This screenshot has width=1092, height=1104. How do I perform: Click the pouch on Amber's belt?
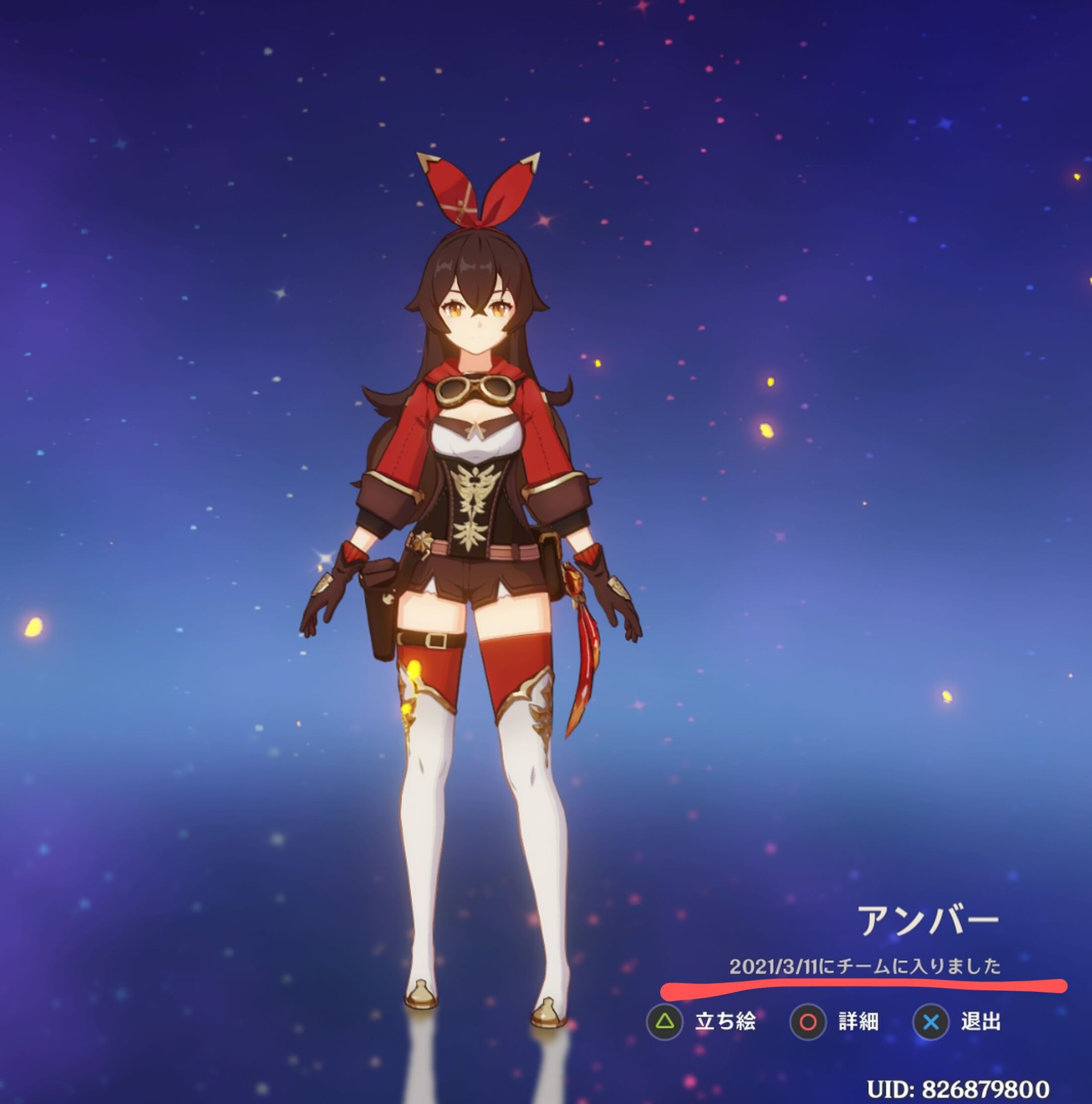[x=383, y=594]
